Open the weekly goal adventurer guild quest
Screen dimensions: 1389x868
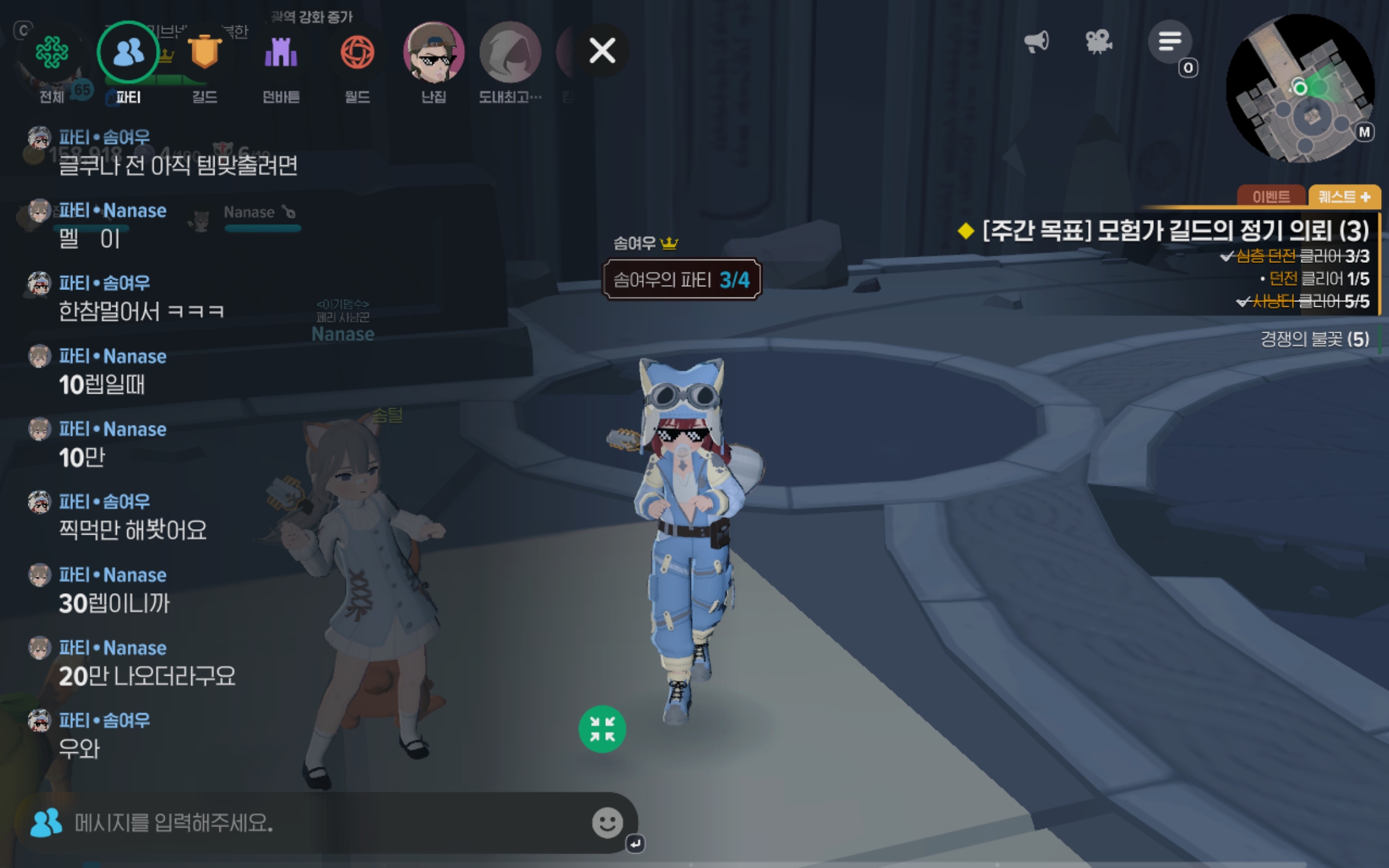tap(1174, 231)
